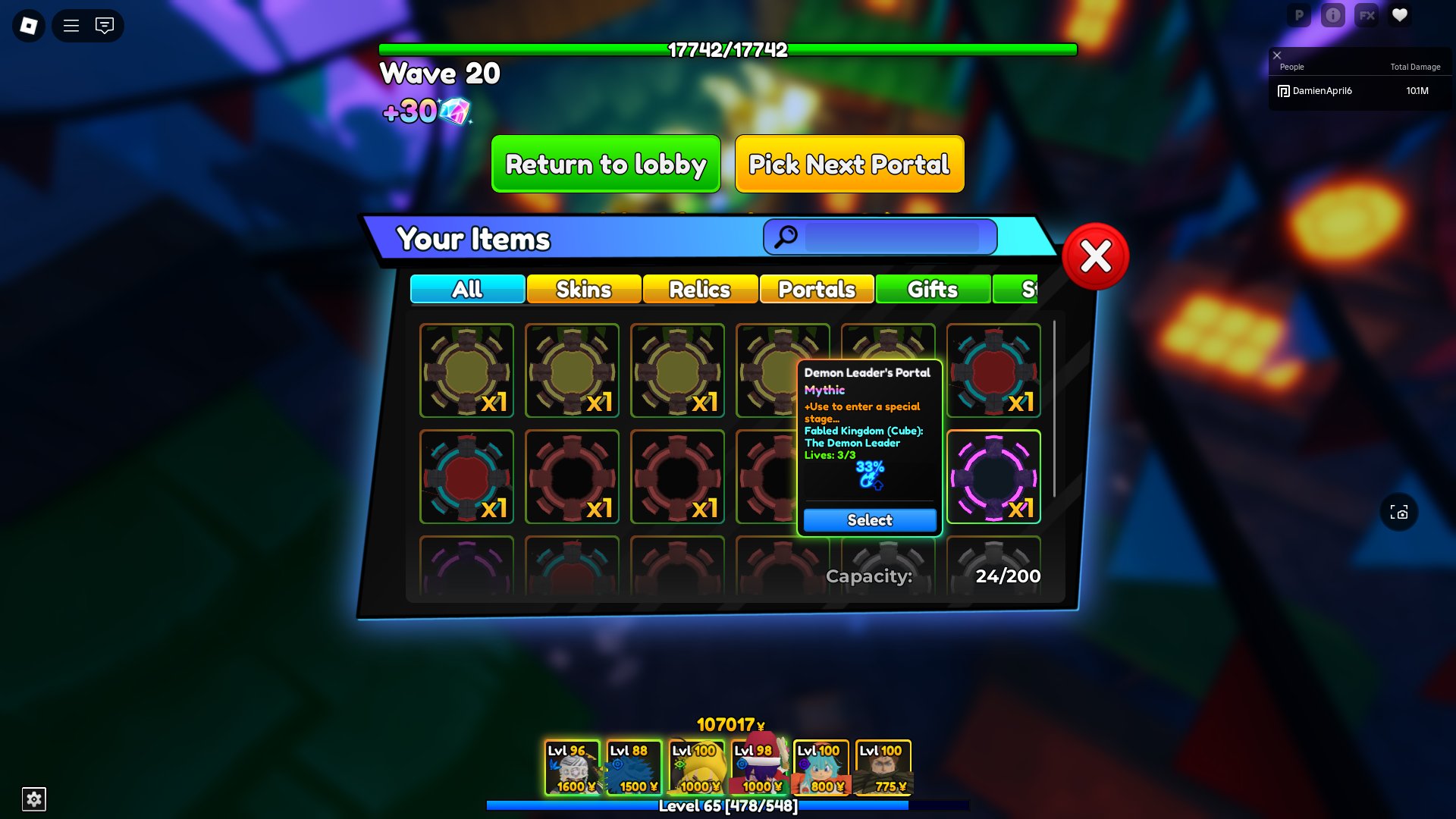
Task: Open the Perks panel via the P icon
Action: [x=1299, y=14]
